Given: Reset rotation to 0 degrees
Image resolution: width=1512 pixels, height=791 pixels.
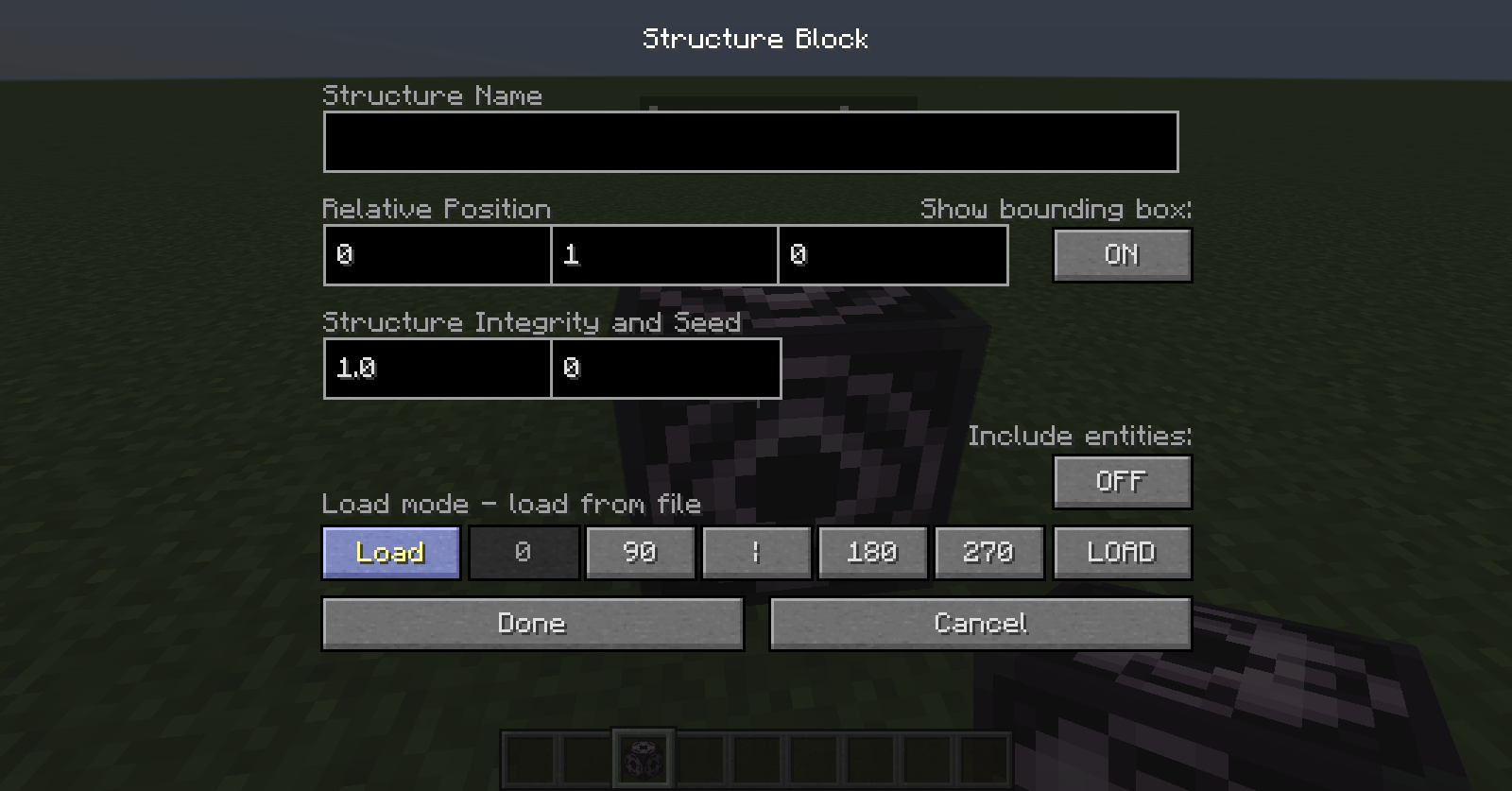Looking at the screenshot, I should (x=524, y=552).
